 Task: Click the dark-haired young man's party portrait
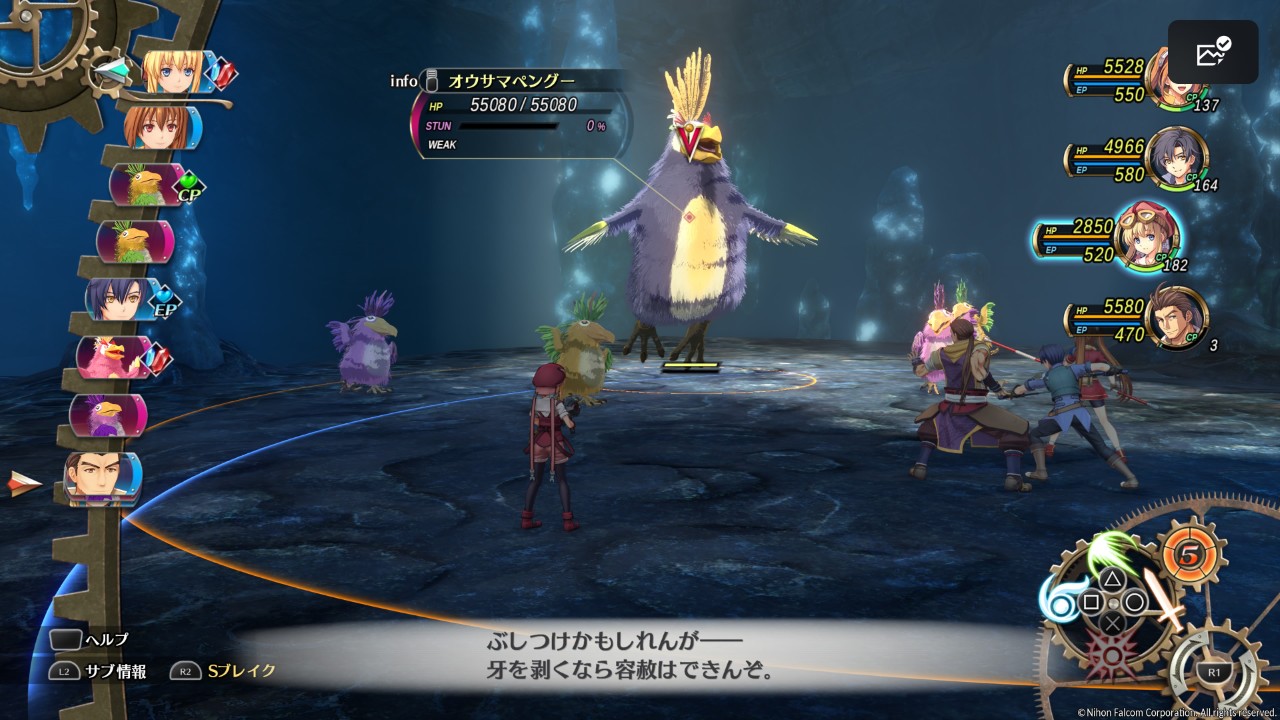click(1178, 159)
